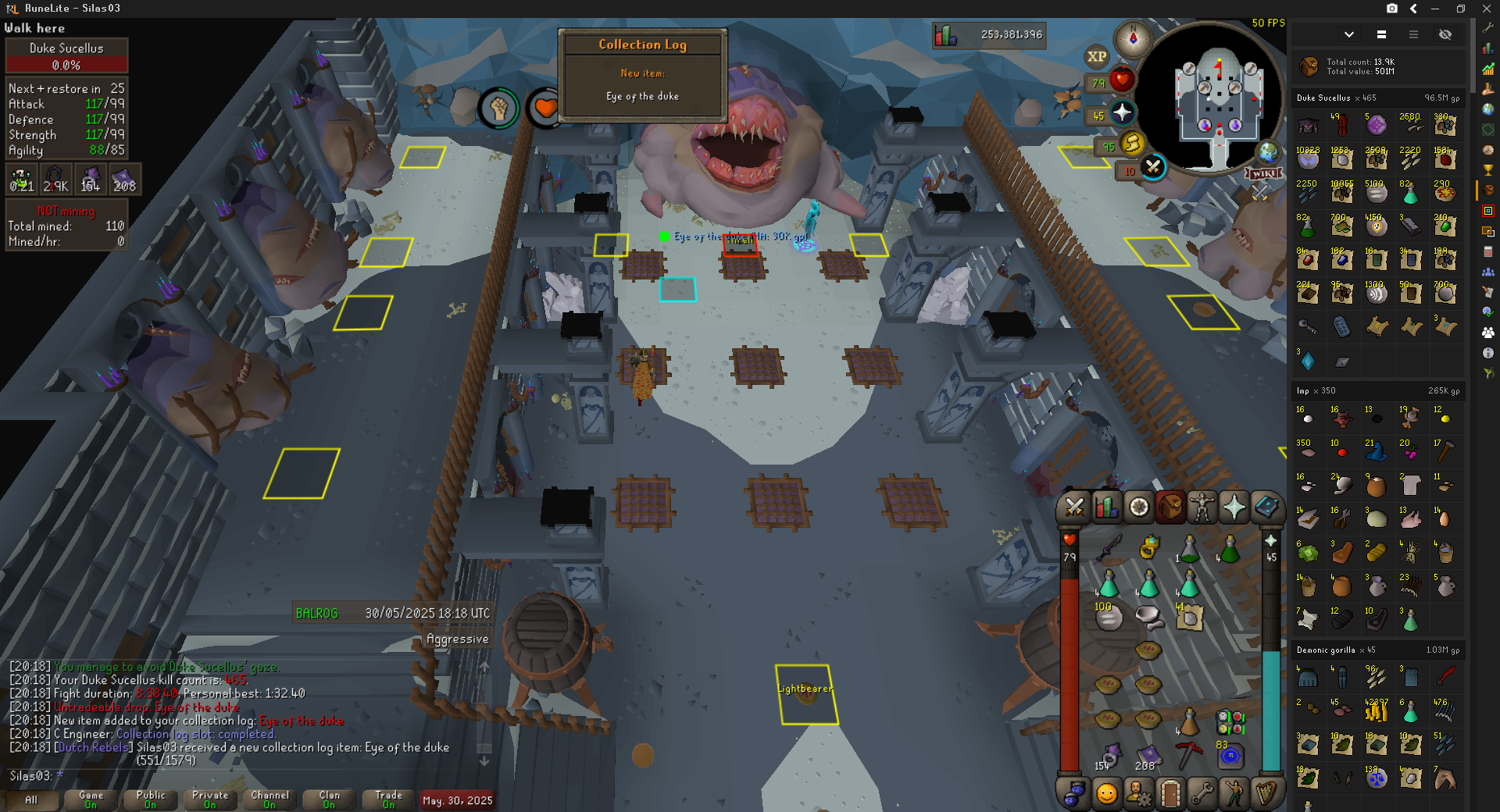Open the Worn Equipment tab
This screenshot has width=1500, height=812.
[x=1202, y=508]
